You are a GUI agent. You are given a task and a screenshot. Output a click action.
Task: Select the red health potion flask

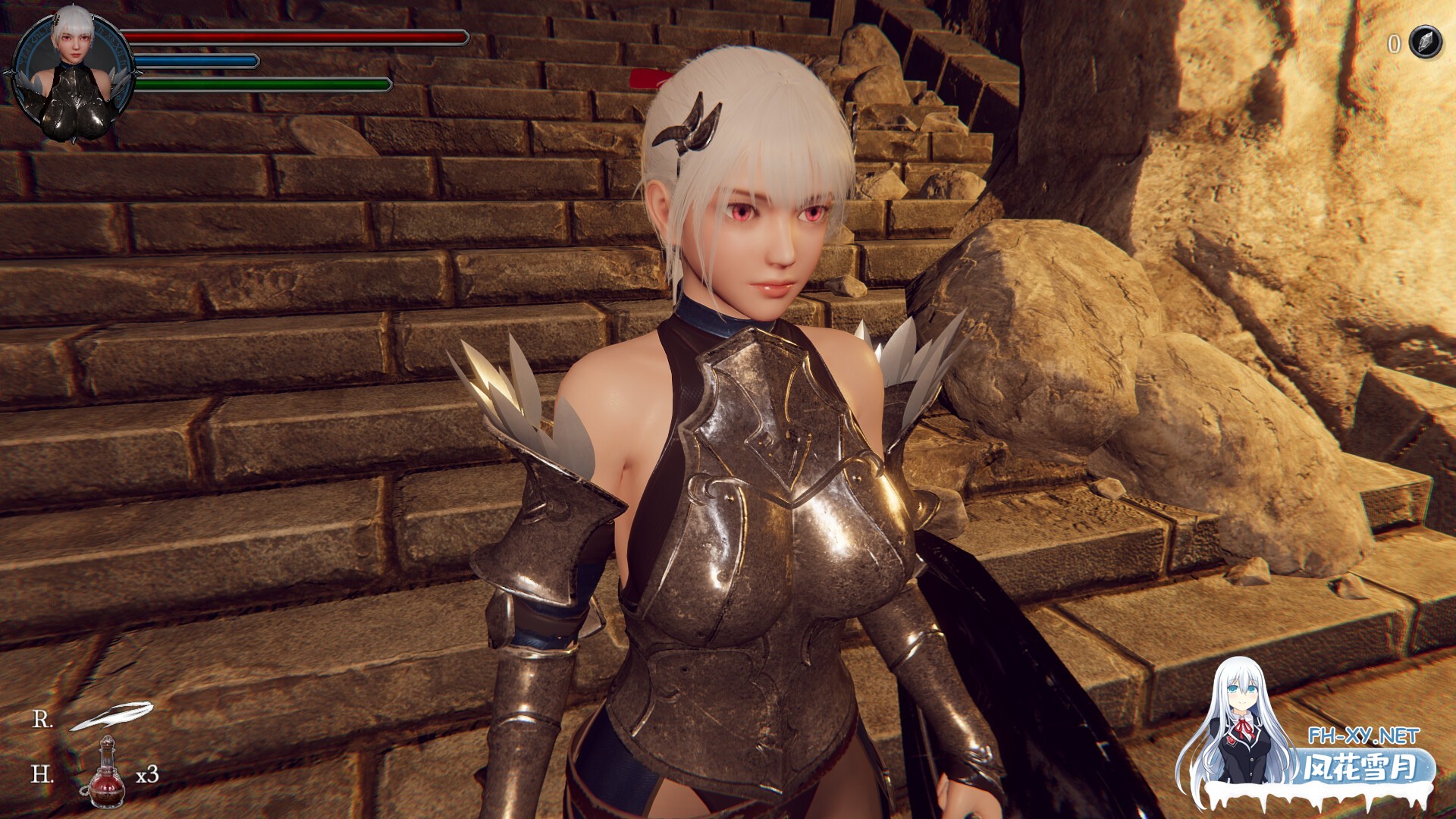[x=107, y=774]
